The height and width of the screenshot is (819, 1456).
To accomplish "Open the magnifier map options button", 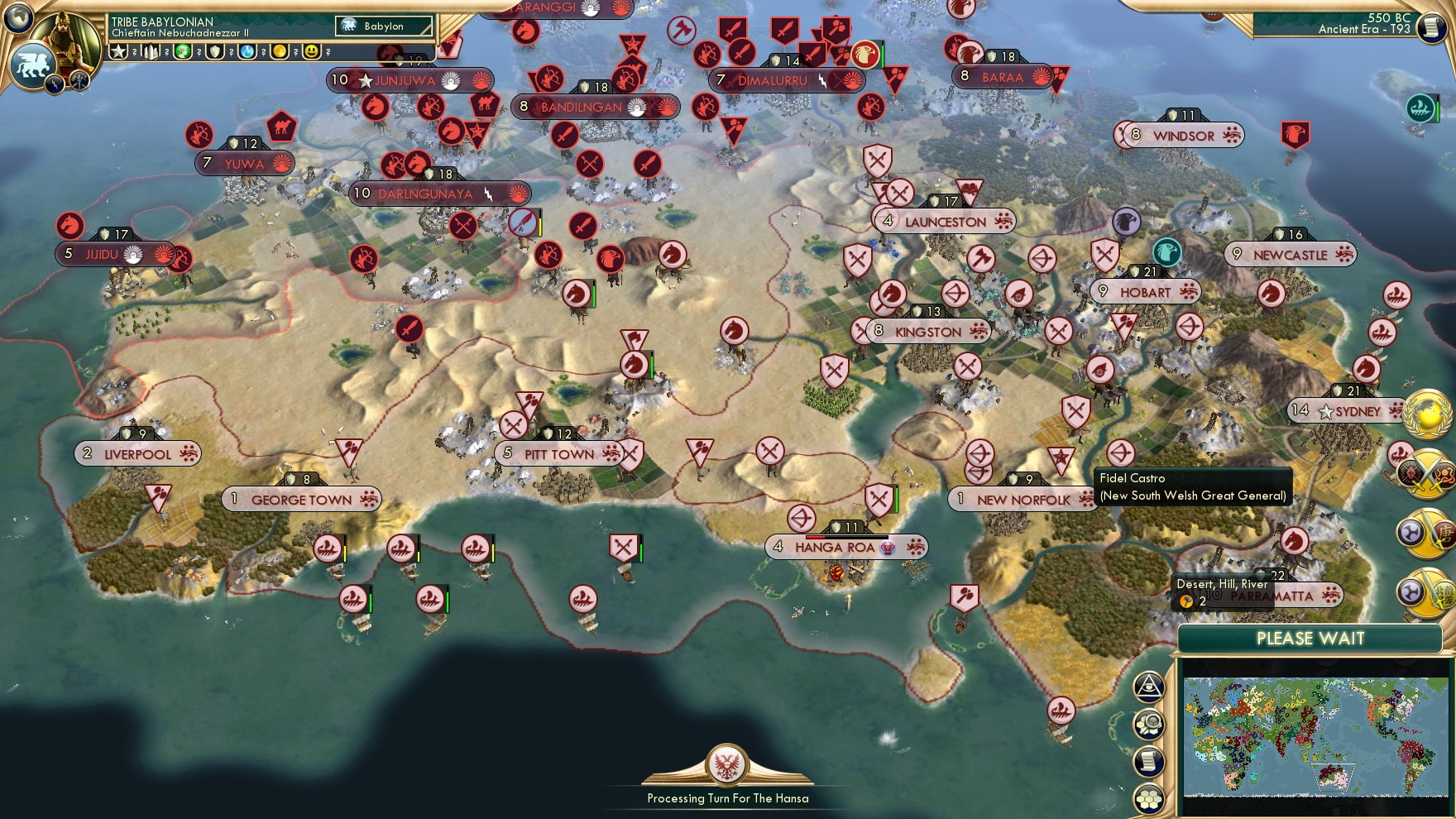I will [x=1149, y=725].
